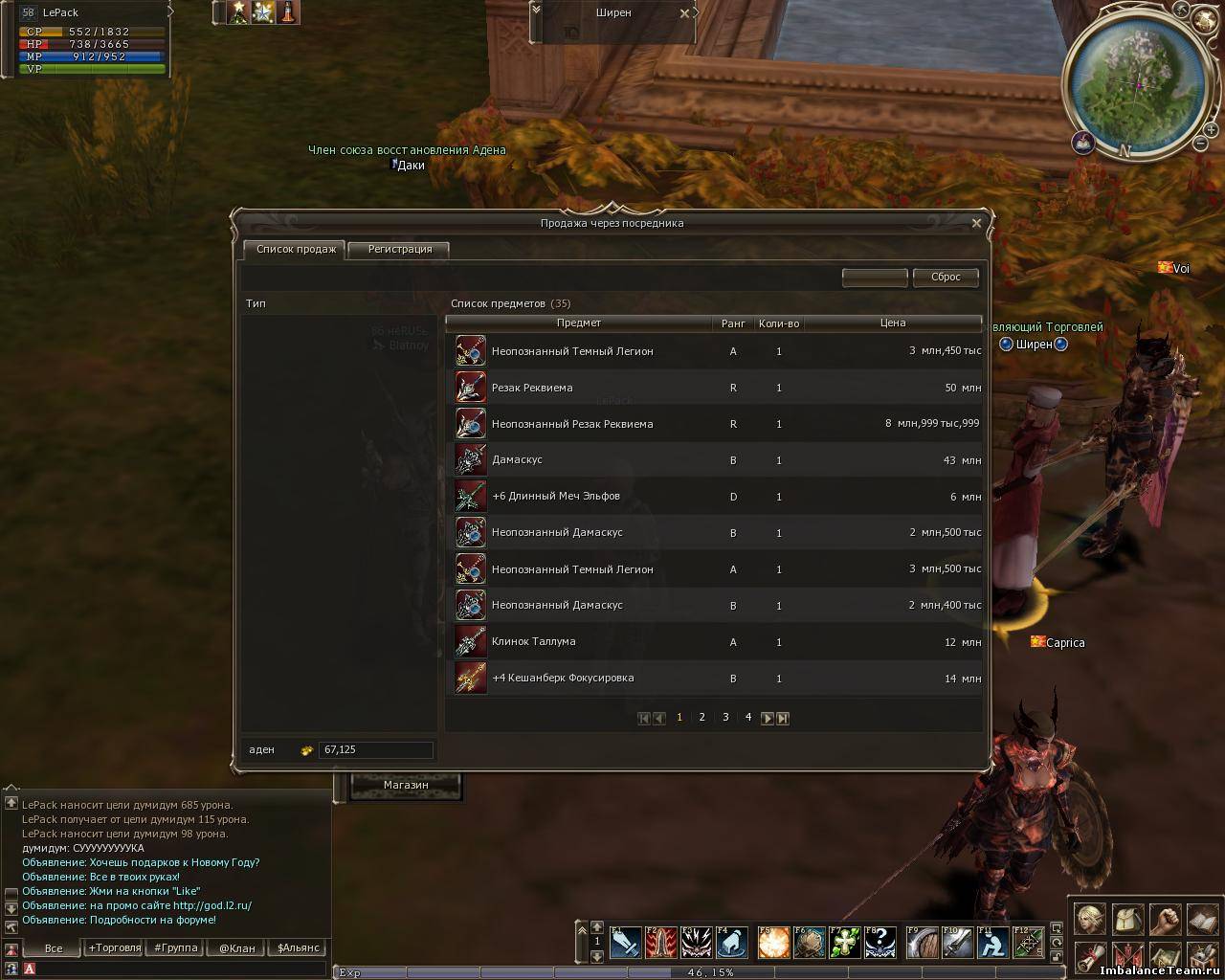The height and width of the screenshot is (980, 1225).
Task: Choose the $Альянс chat channel
Action: 298,947
